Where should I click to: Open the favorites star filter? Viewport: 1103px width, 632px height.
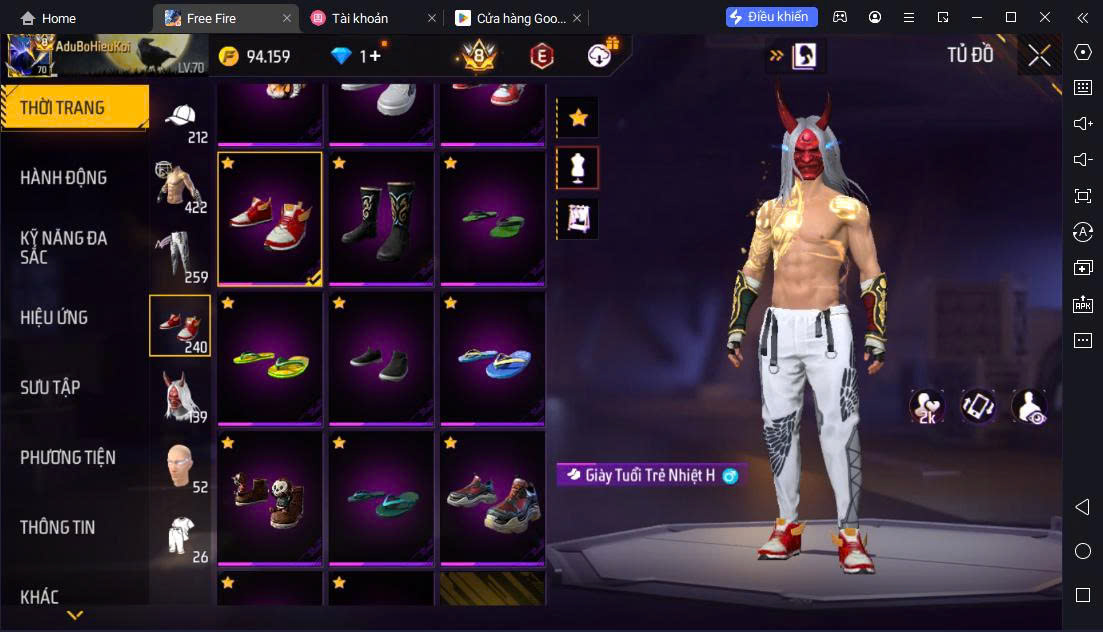click(x=578, y=118)
